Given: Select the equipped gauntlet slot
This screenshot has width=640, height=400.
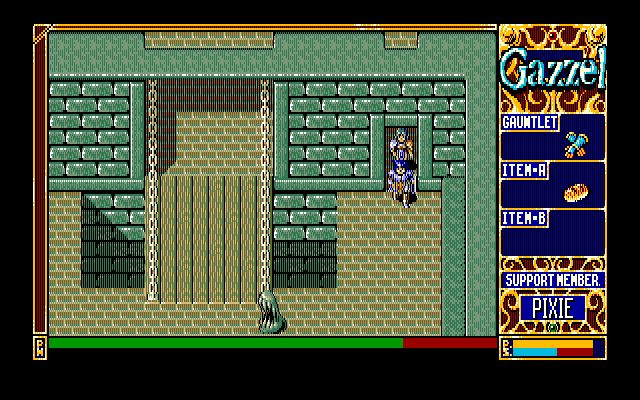Looking at the screenshot, I should click(574, 143).
